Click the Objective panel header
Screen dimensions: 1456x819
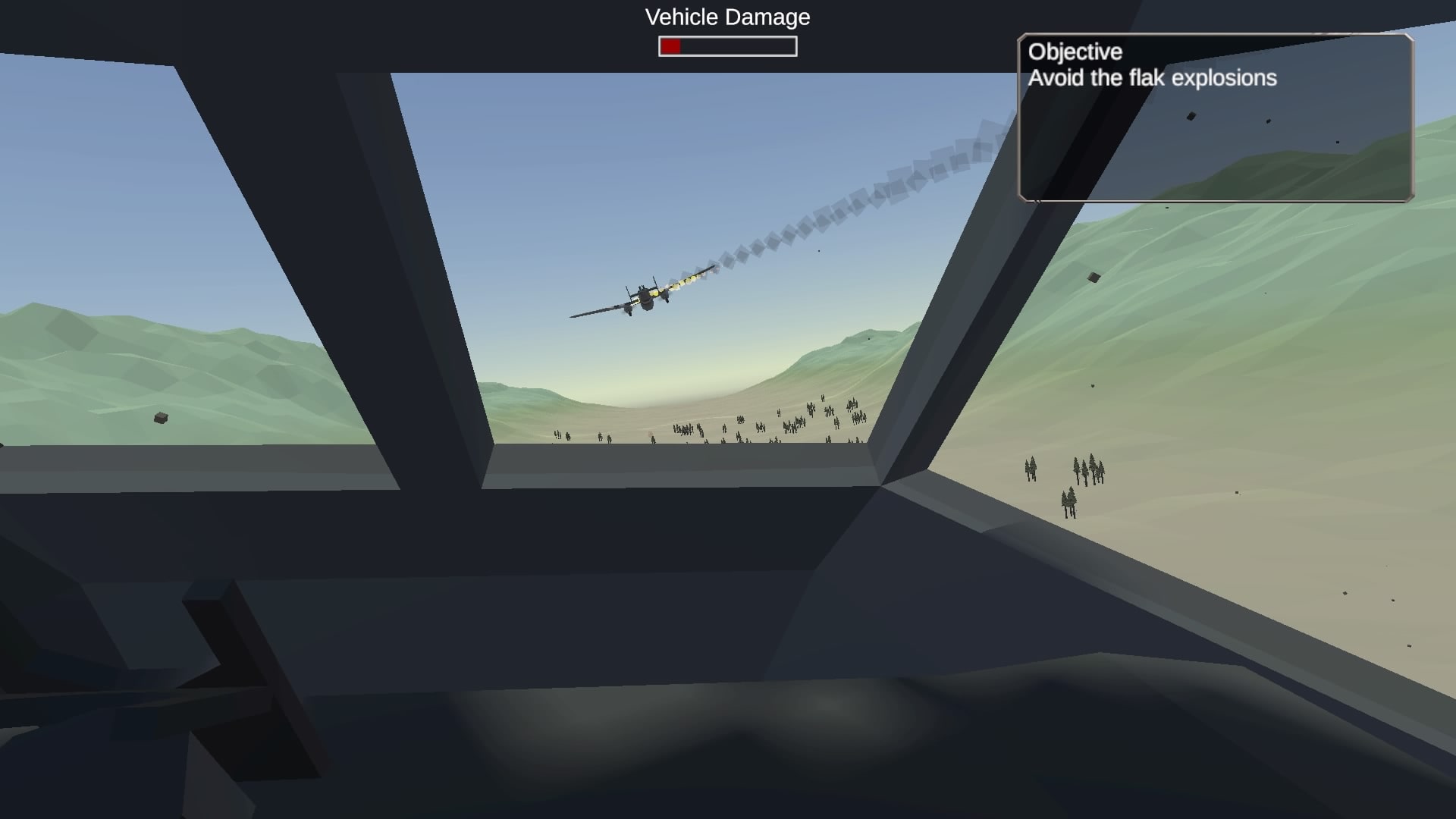[1074, 52]
